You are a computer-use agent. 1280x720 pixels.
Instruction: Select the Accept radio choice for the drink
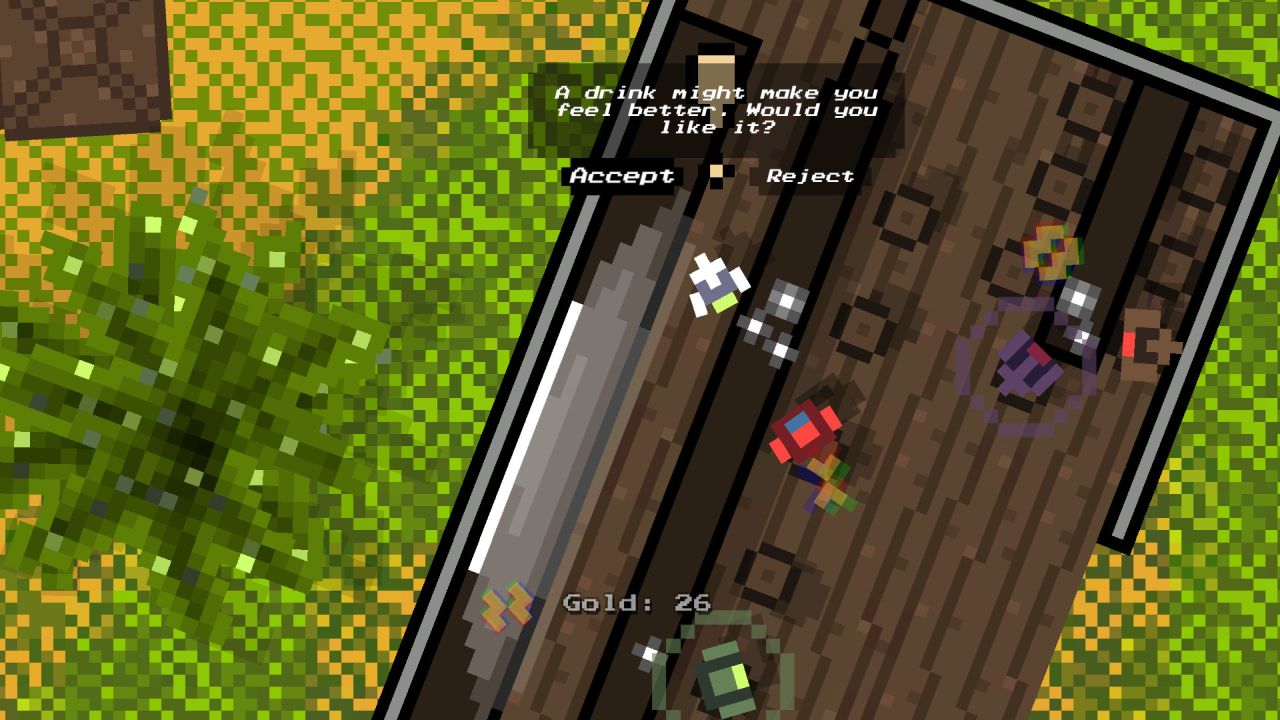point(620,175)
